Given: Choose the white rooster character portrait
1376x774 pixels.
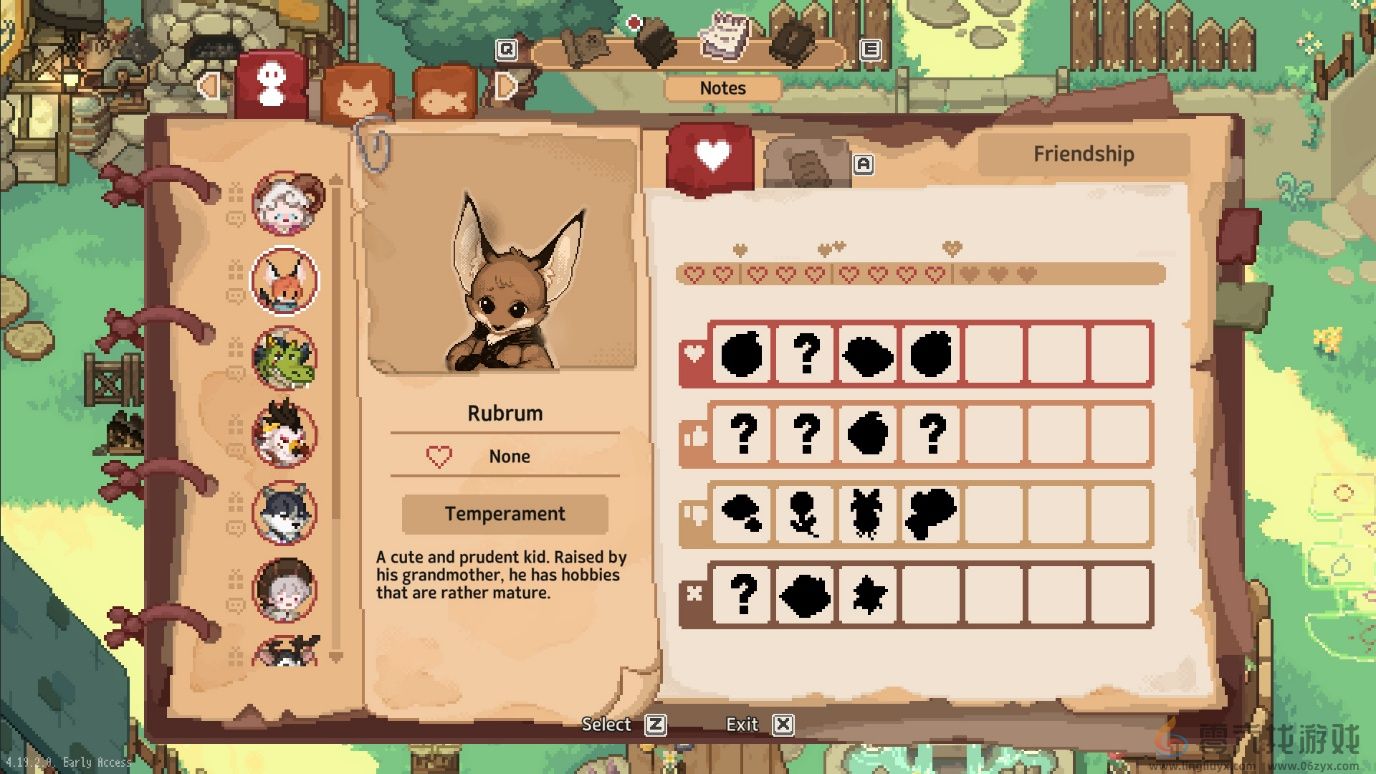Looking at the screenshot, I should (285, 435).
